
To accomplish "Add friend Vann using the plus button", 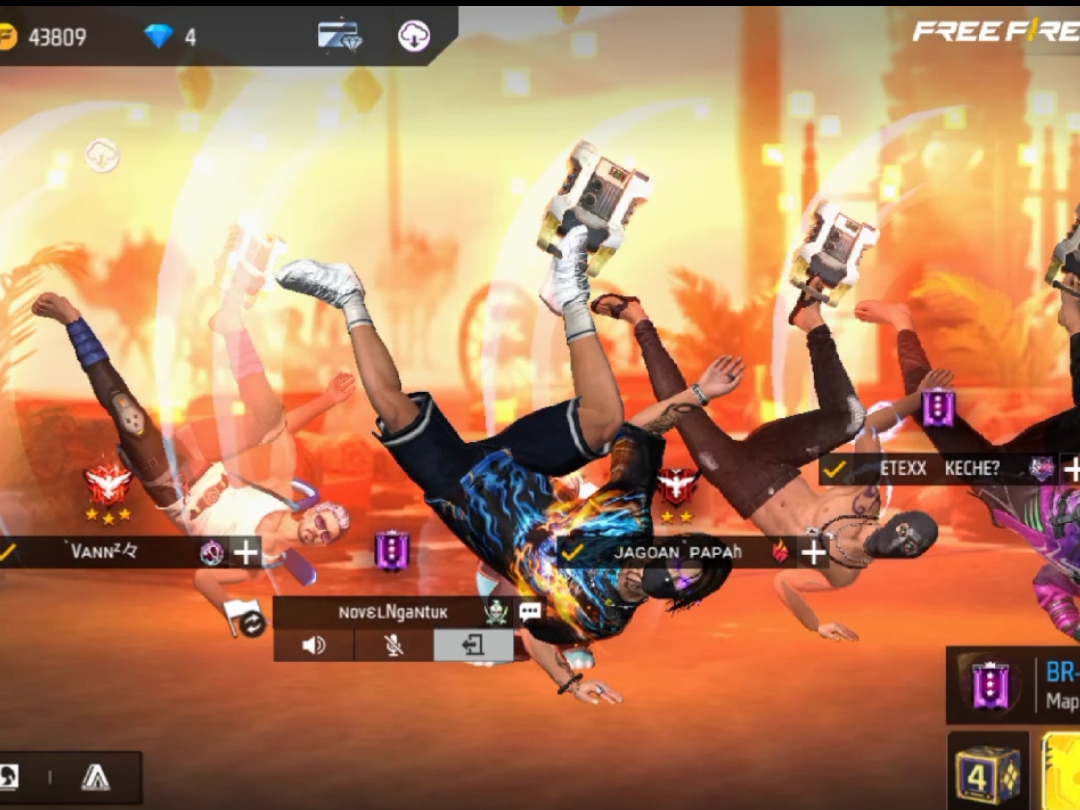I will click(246, 552).
